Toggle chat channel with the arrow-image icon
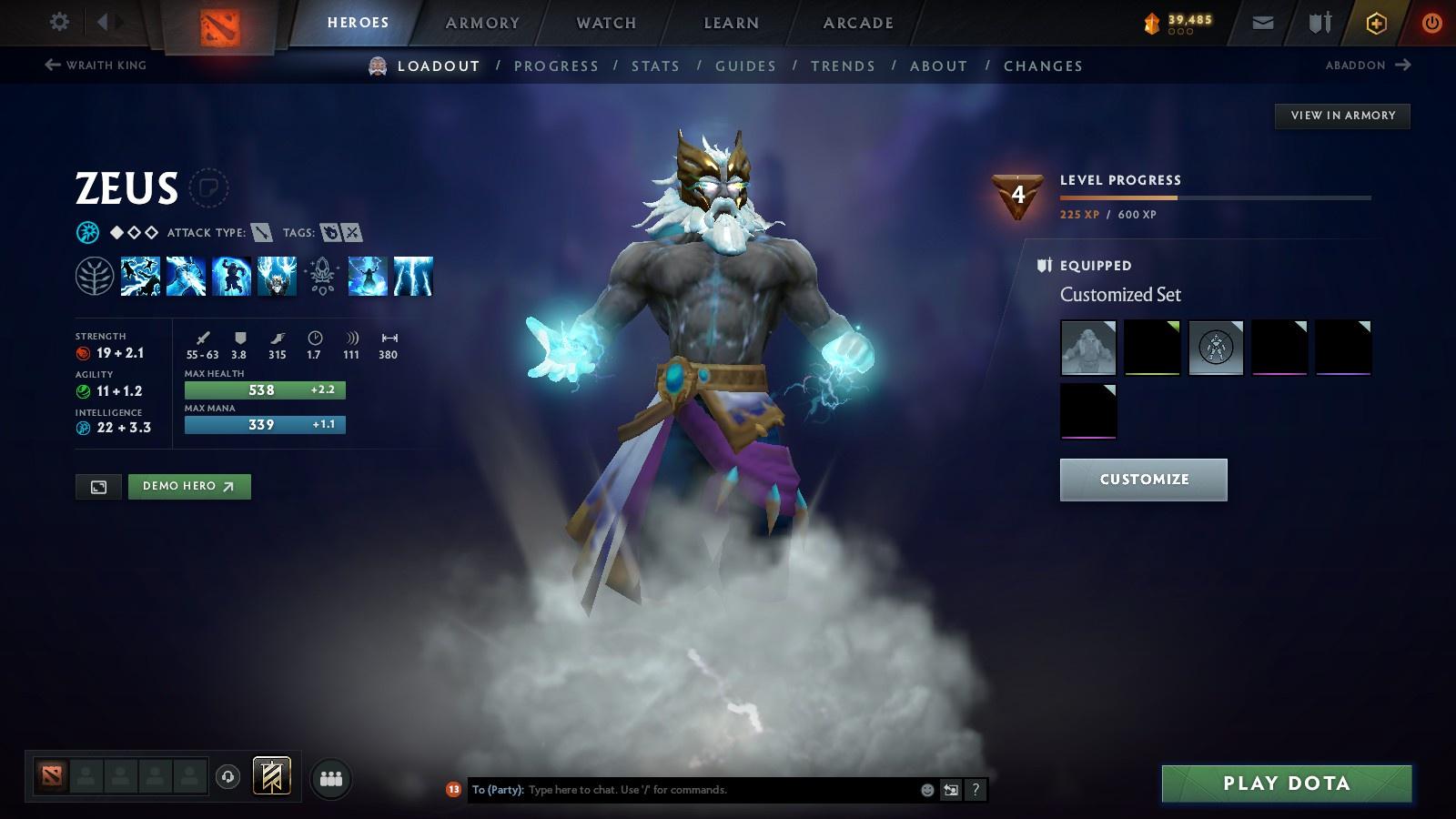 point(949,790)
